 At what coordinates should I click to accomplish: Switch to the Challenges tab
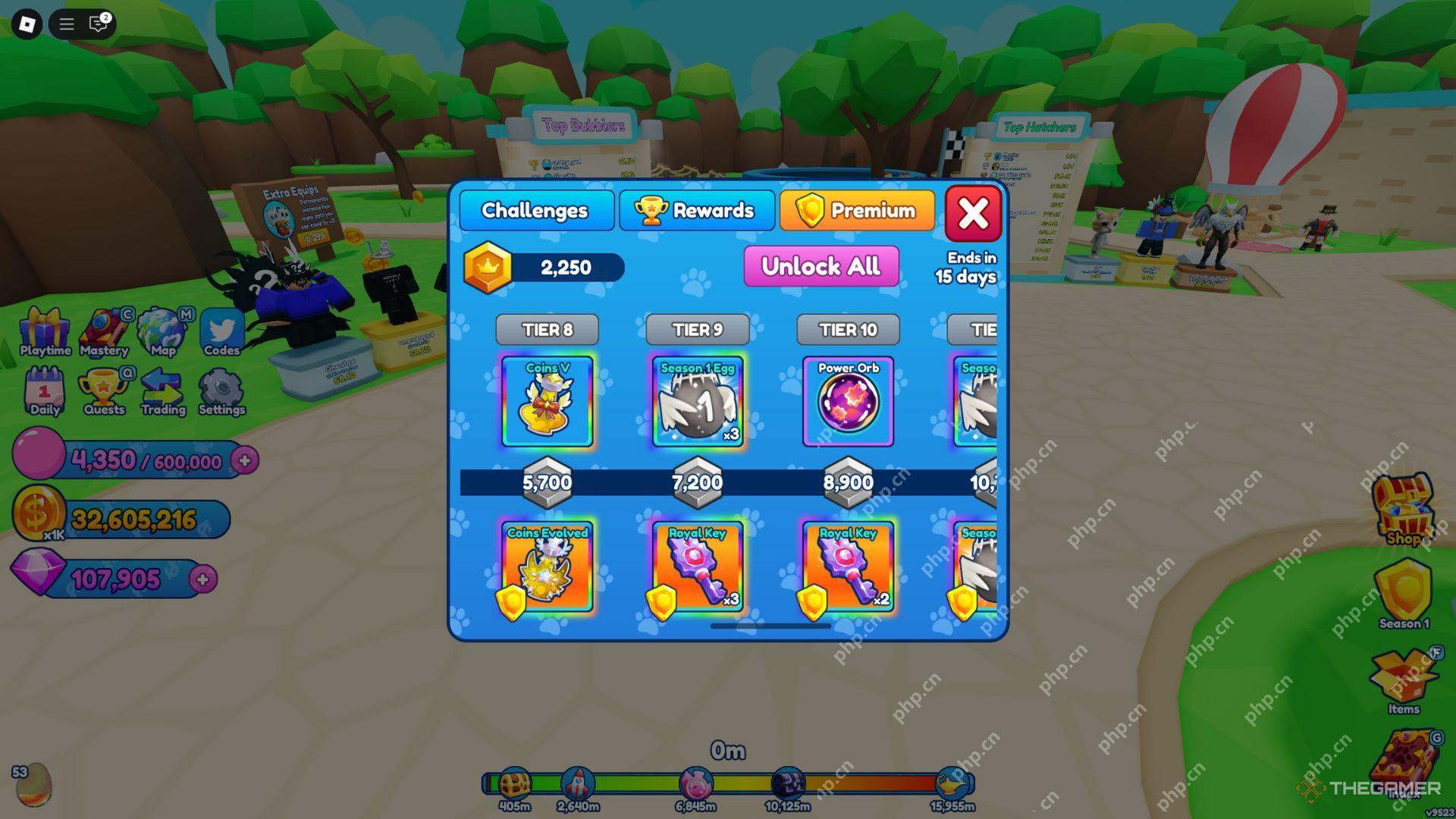[x=535, y=211]
